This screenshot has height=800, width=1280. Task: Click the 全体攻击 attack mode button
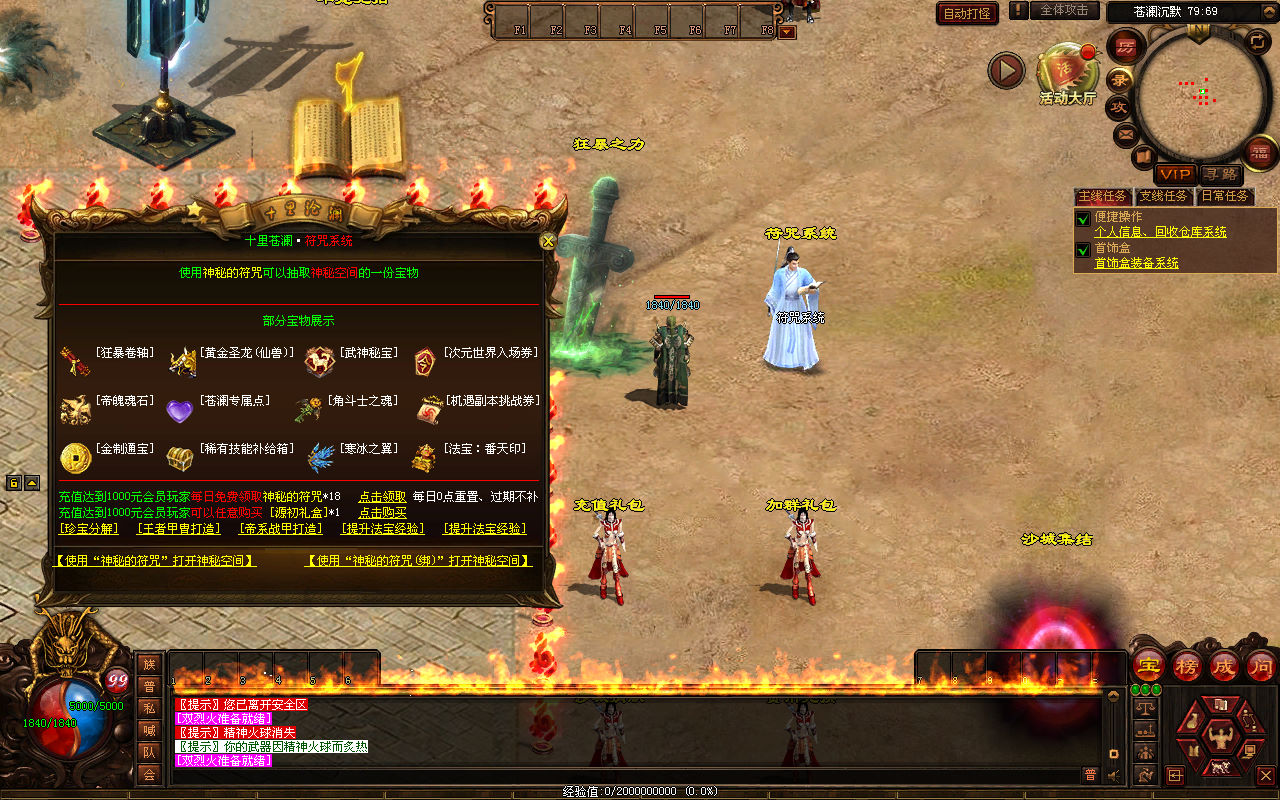click(1064, 10)
